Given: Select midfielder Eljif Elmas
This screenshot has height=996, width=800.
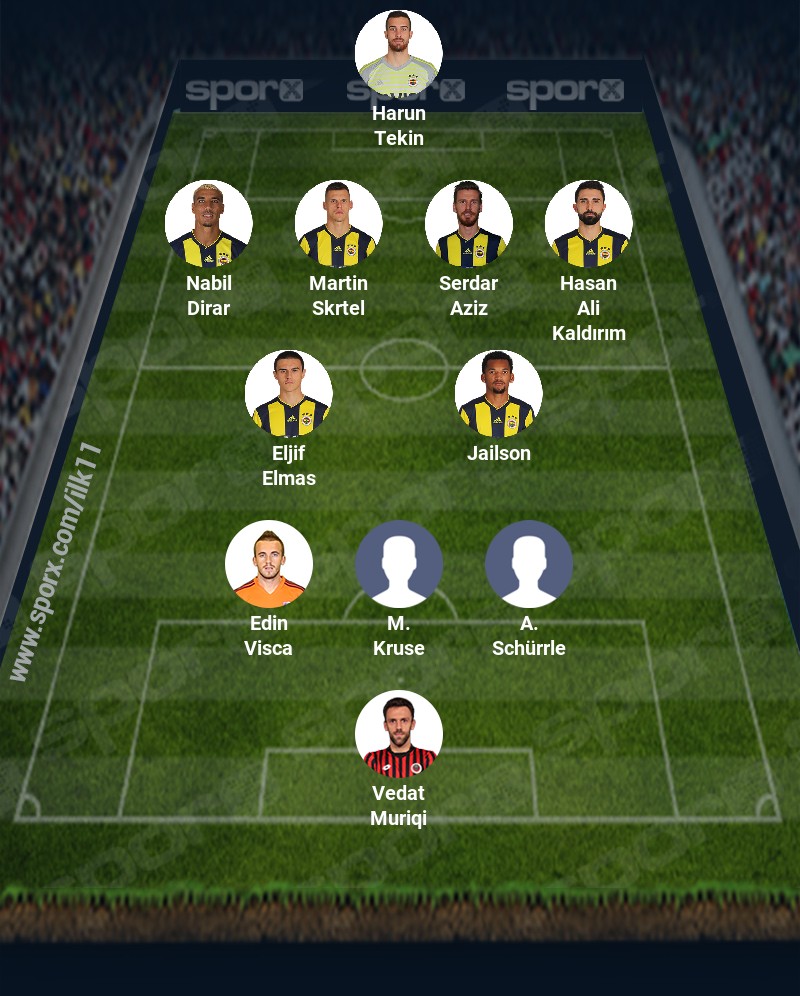Looking at the screenshot, I should point(289,394).
